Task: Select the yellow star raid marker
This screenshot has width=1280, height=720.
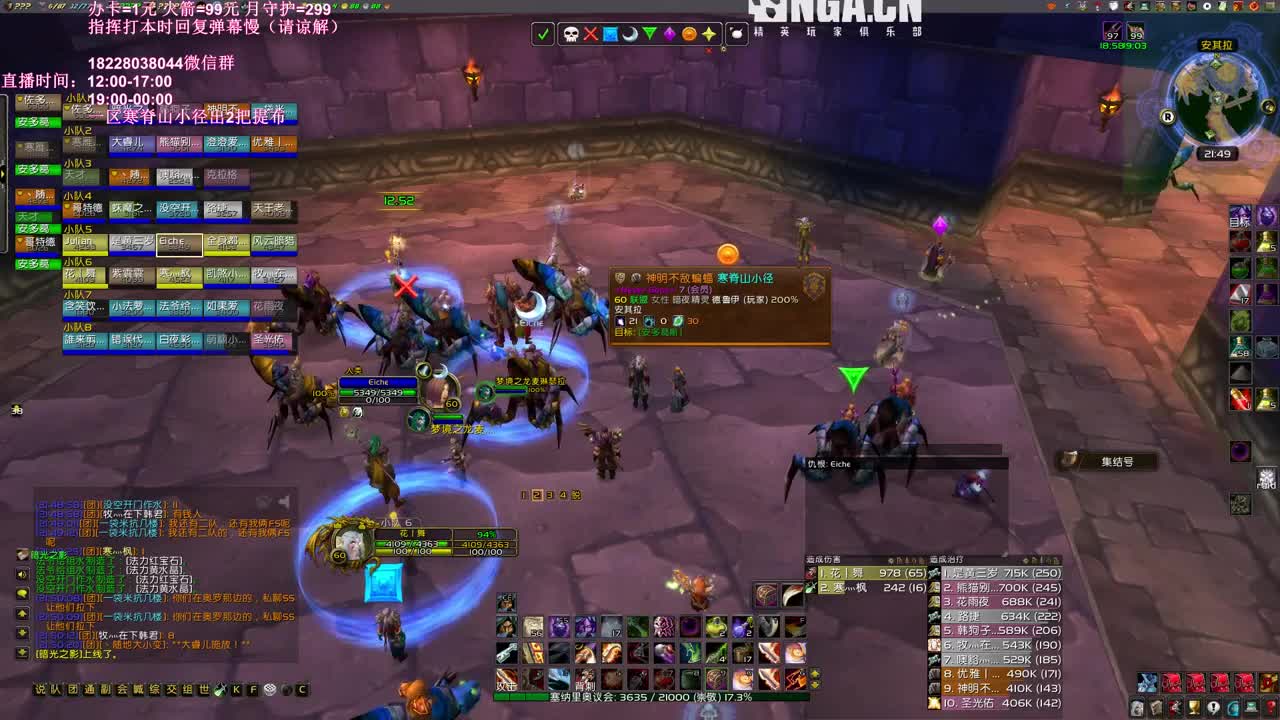Action: click(x=710, y=33)
